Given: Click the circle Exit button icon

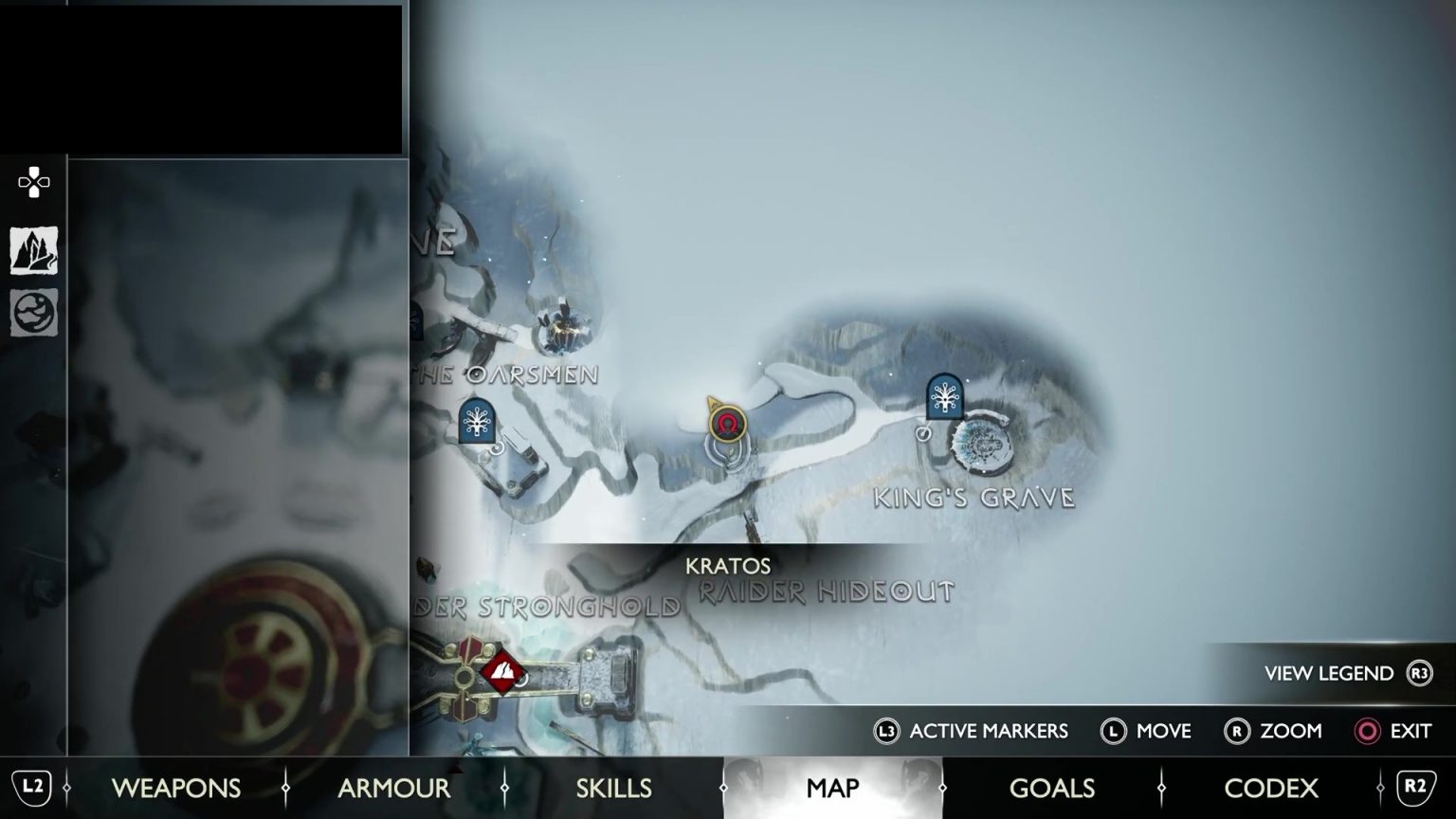Looking at the screenshot, I should click(x=1368, y=731).
